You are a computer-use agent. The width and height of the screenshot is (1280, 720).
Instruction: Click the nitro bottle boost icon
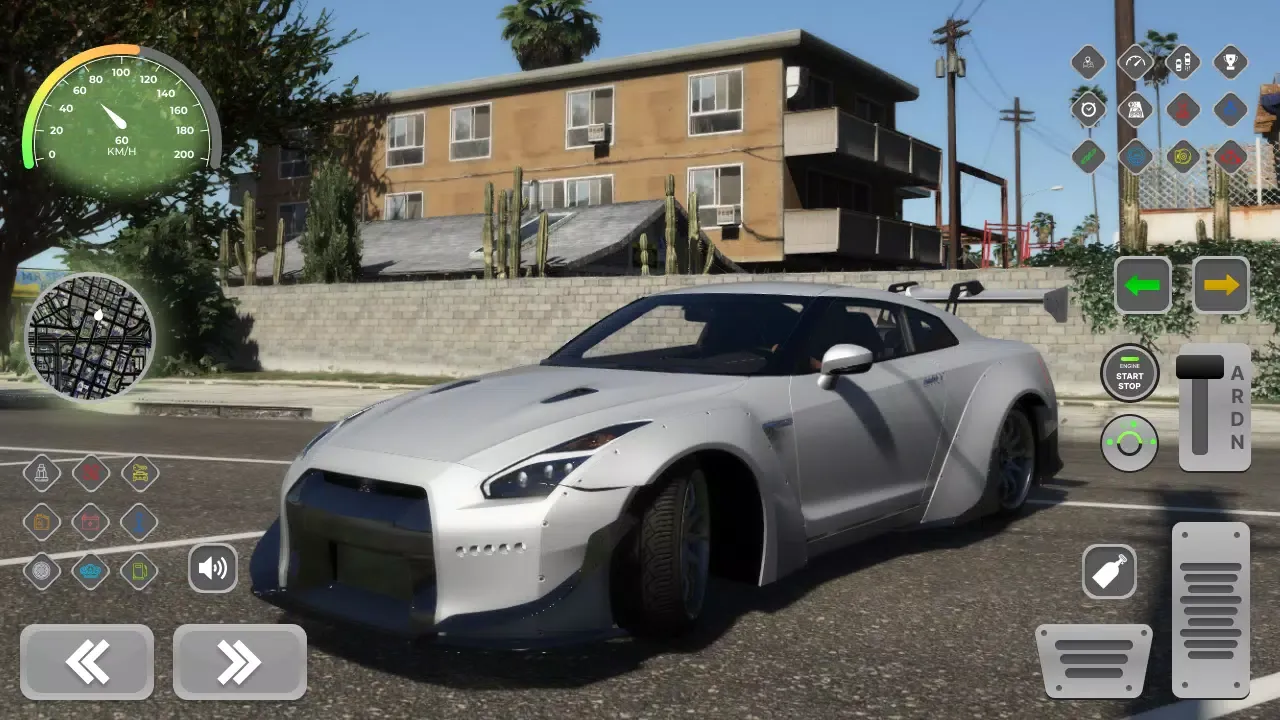point(1109,571)
